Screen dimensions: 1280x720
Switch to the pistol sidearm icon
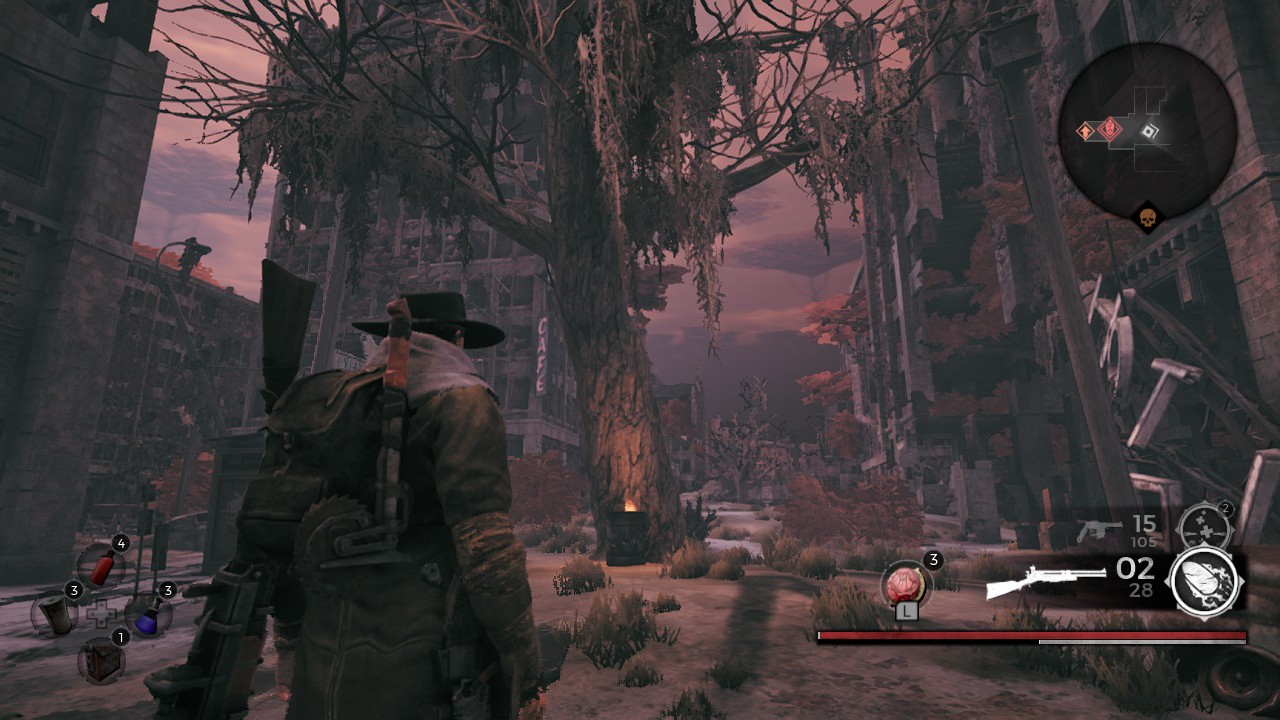(x=1098, y=530)
